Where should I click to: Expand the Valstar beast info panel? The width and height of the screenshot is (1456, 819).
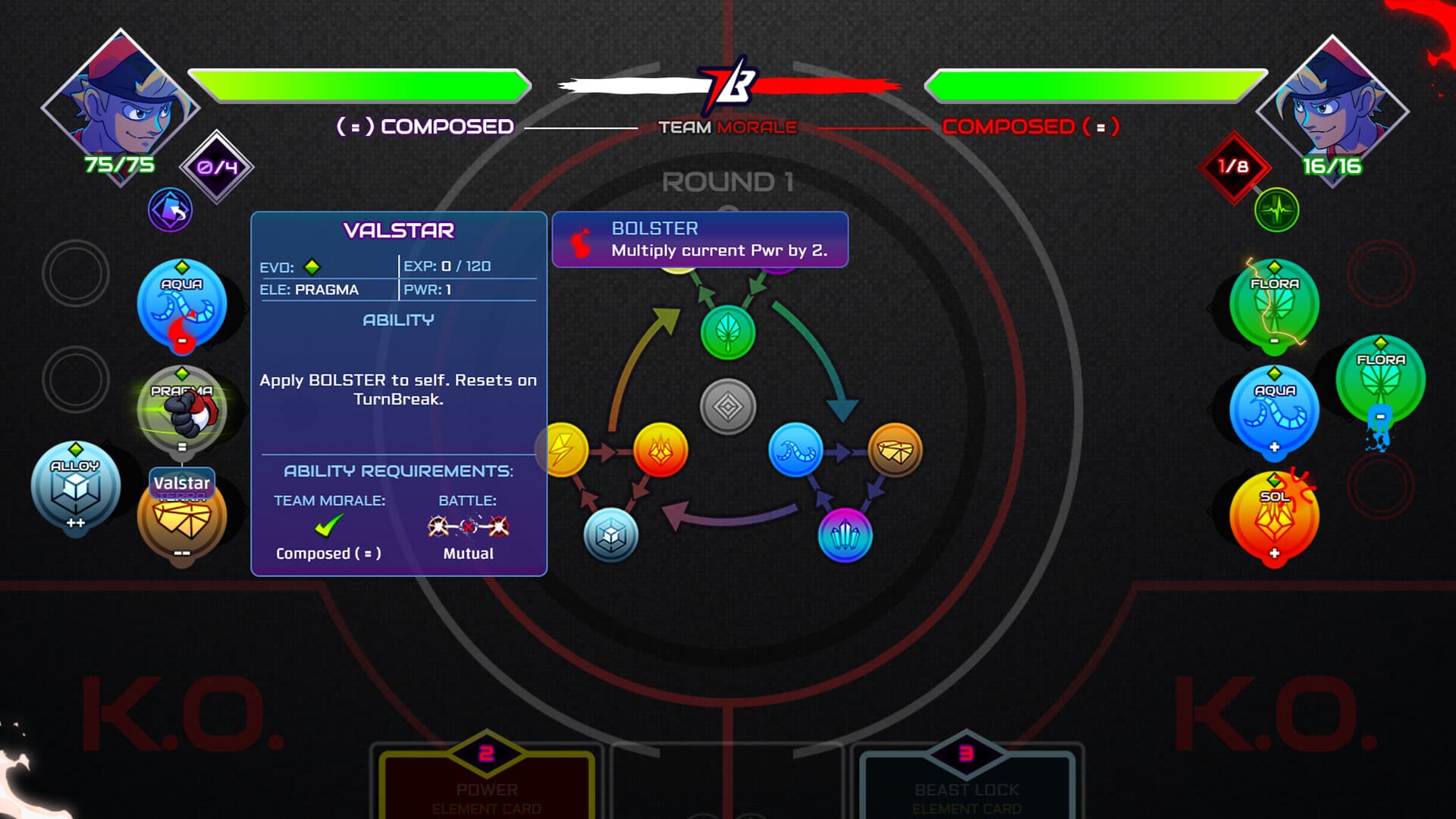point(398,229)
